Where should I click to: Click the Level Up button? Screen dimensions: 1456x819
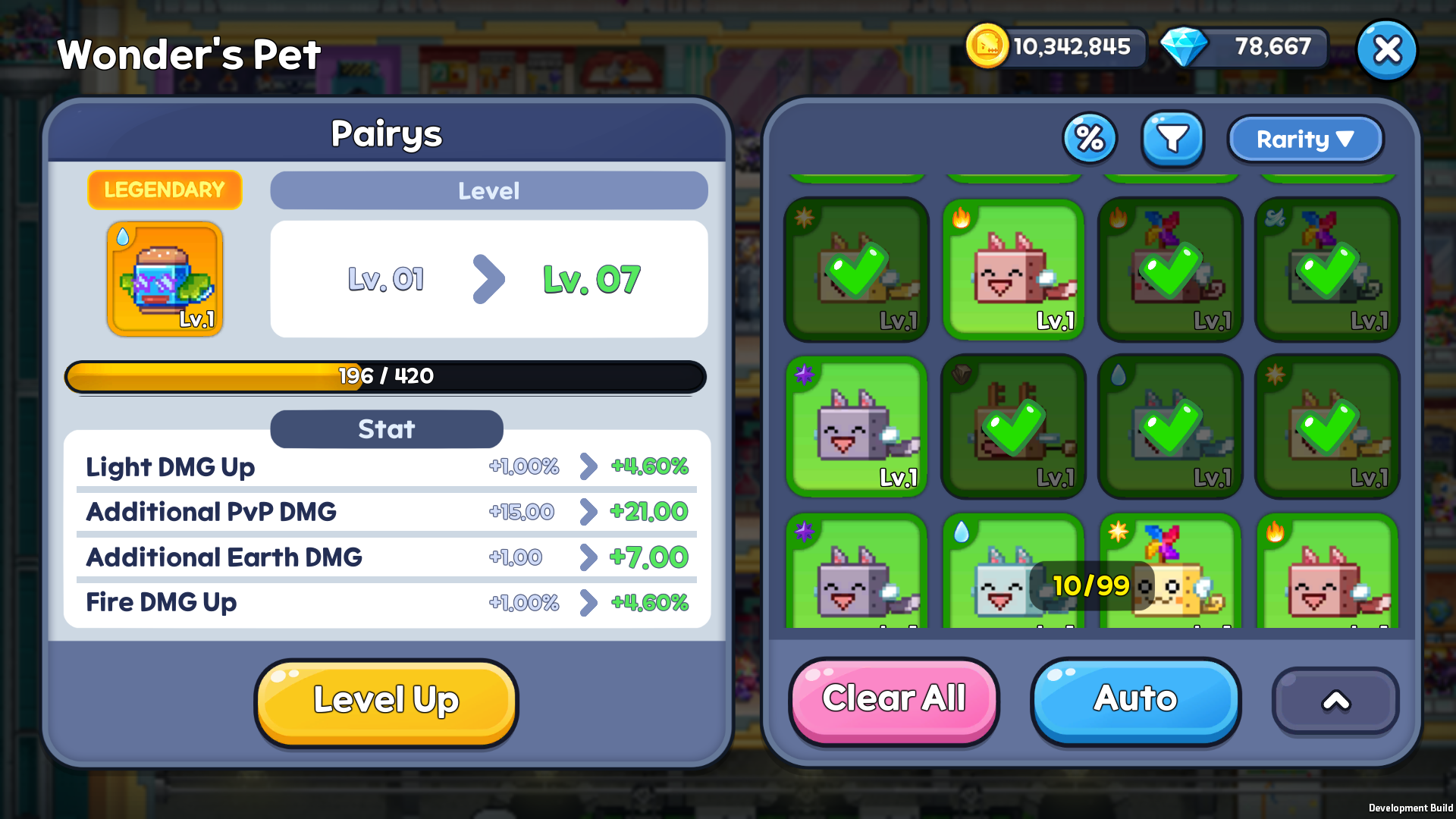tap(387, 701)
